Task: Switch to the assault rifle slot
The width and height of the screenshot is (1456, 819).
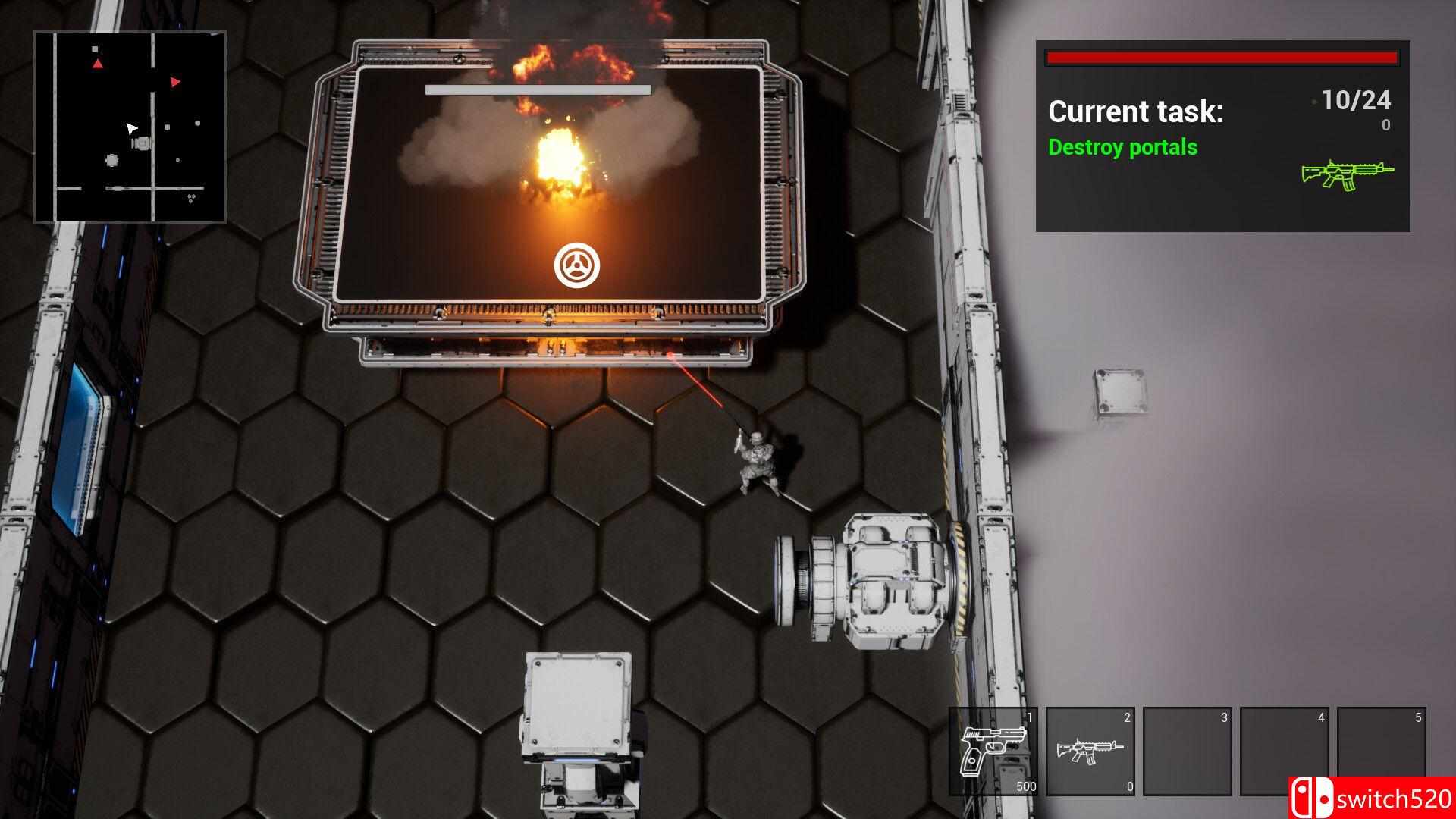Action: [1090, 751]
